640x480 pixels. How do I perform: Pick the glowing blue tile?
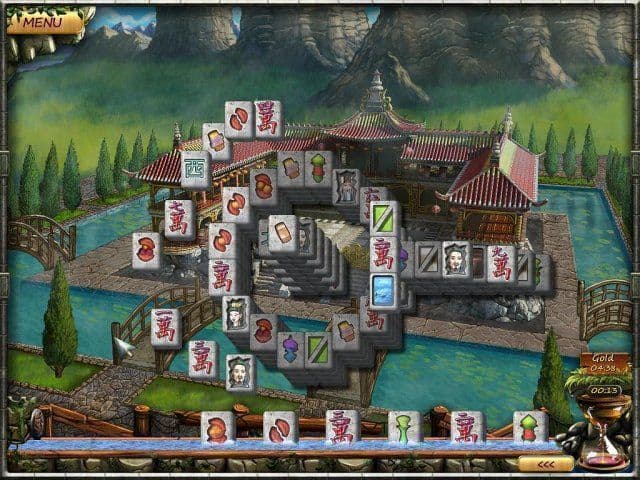tap(385, 291)
